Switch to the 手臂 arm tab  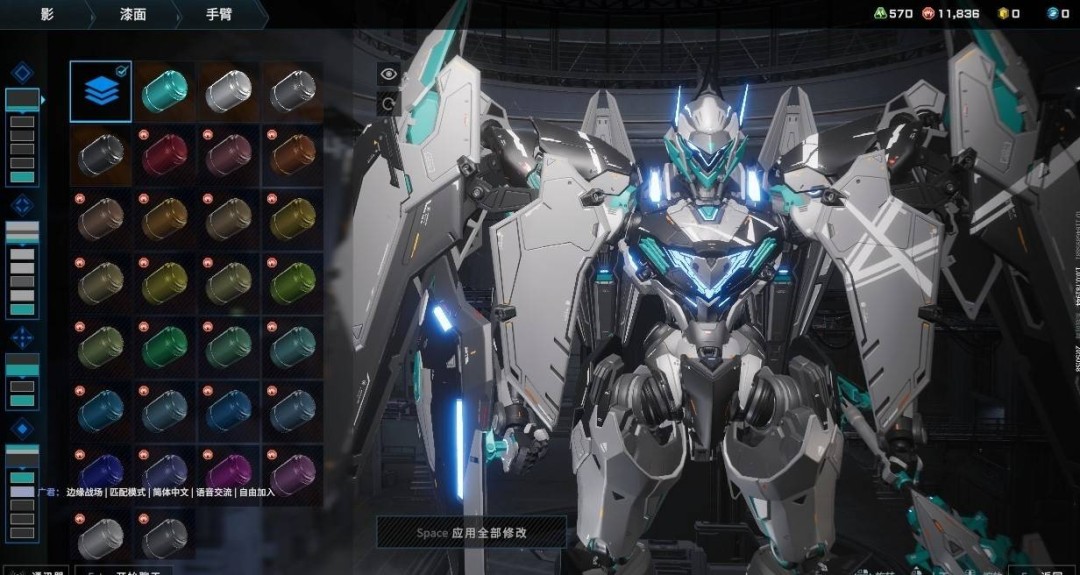219,14
